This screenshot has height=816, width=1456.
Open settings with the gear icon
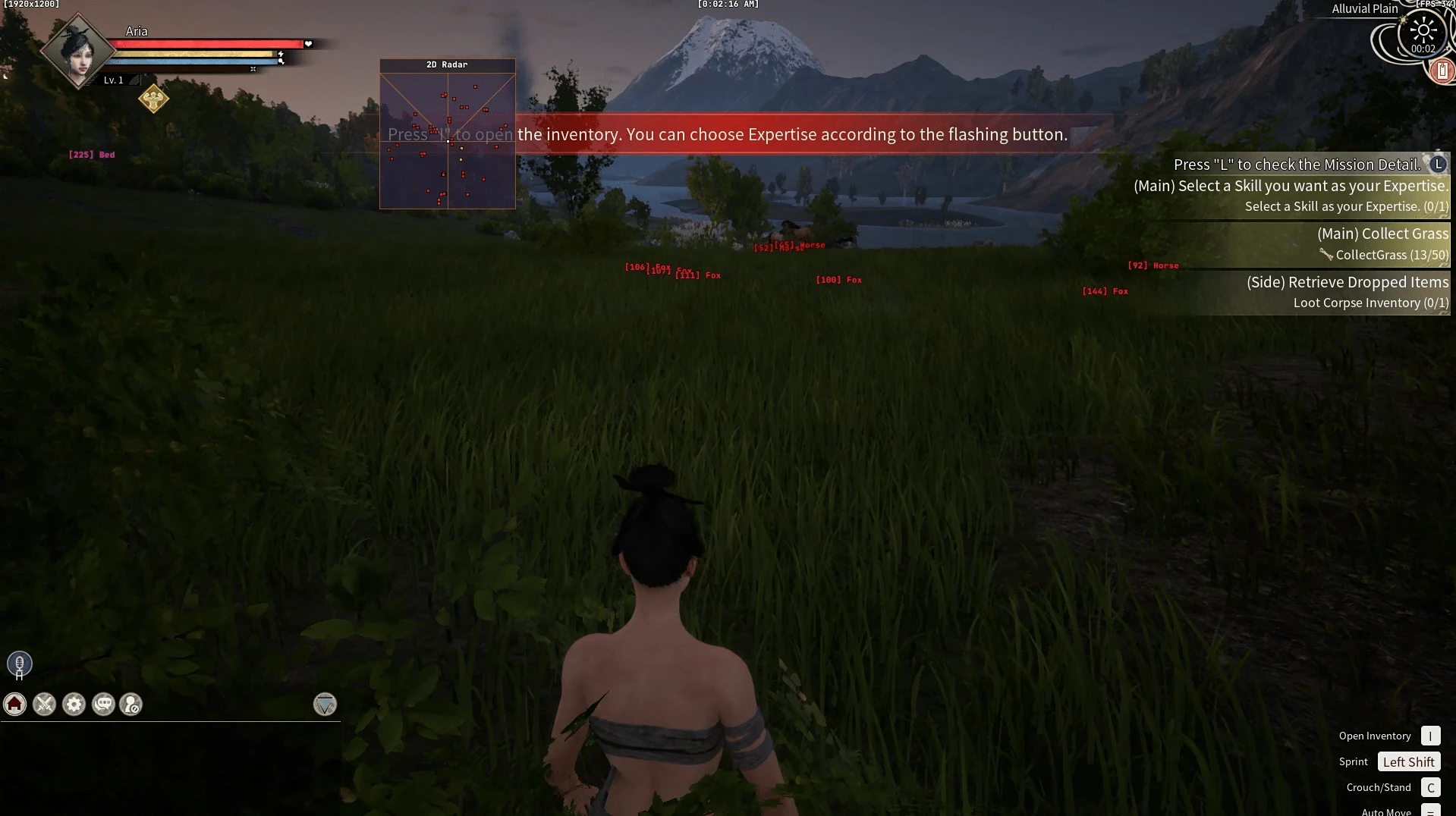(x=74, y=705)
